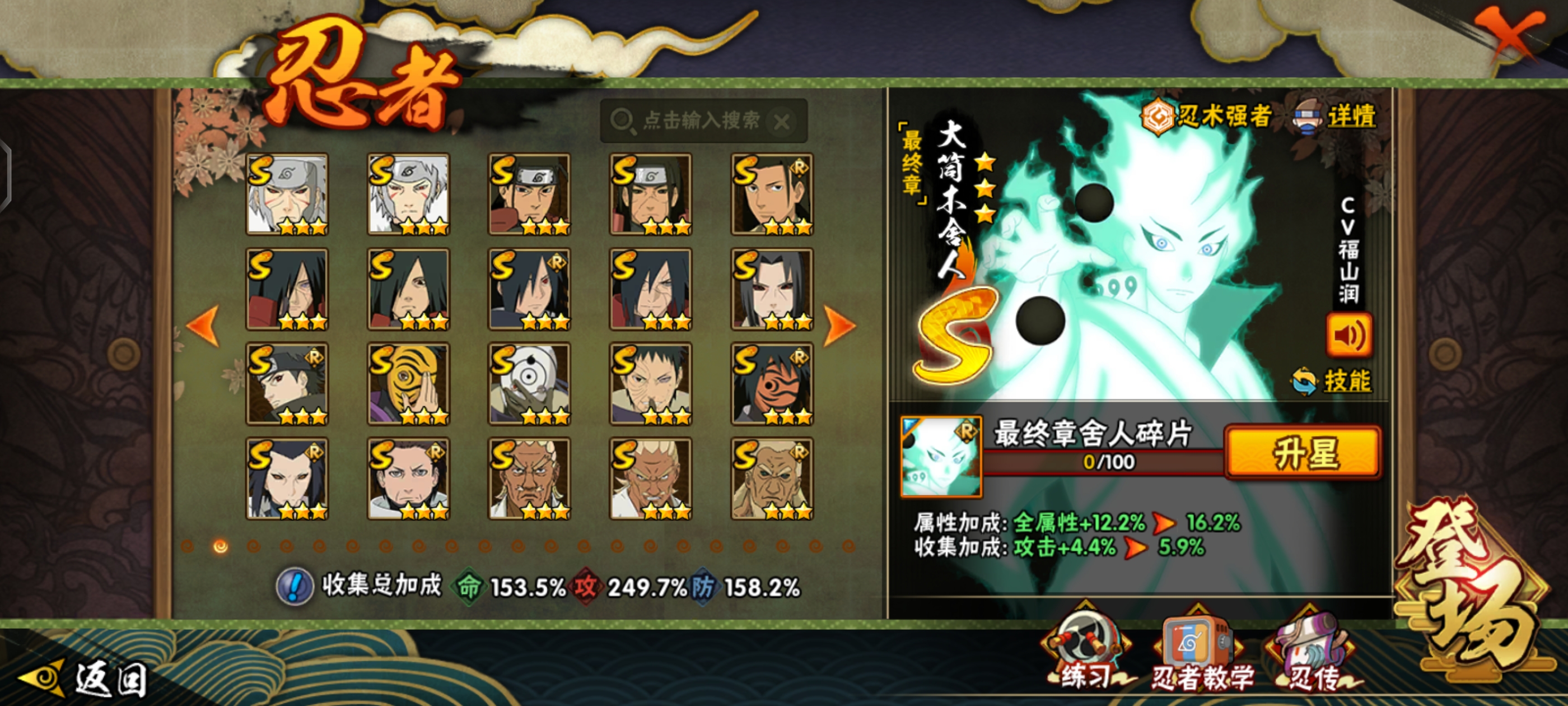Choose the orange-masked ninja portrait
Viewport: 1568px width, 706px height.
tap(772, 384)
